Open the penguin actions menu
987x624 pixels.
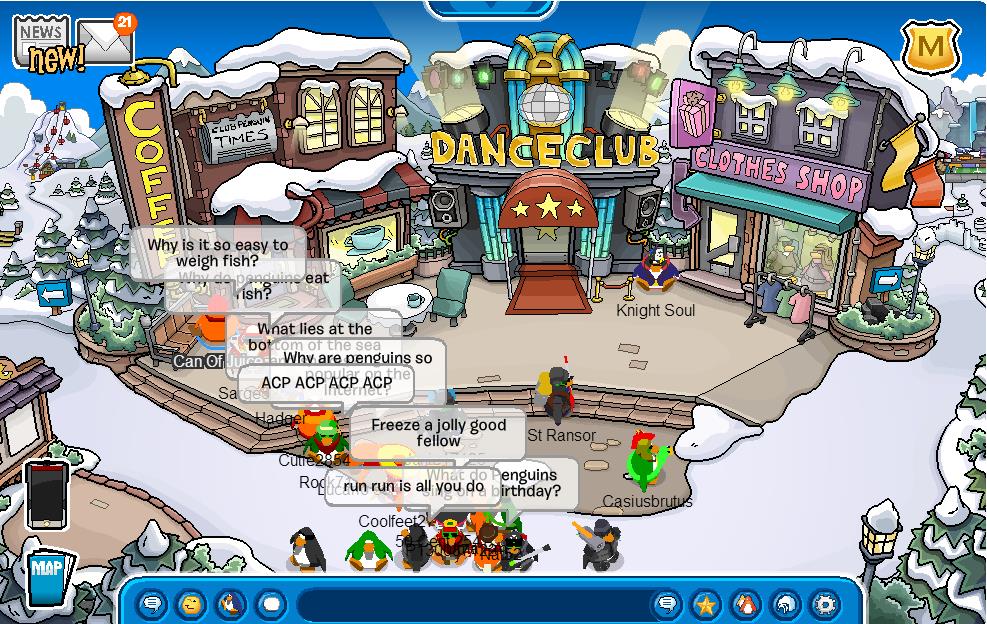tap(231, 604)
